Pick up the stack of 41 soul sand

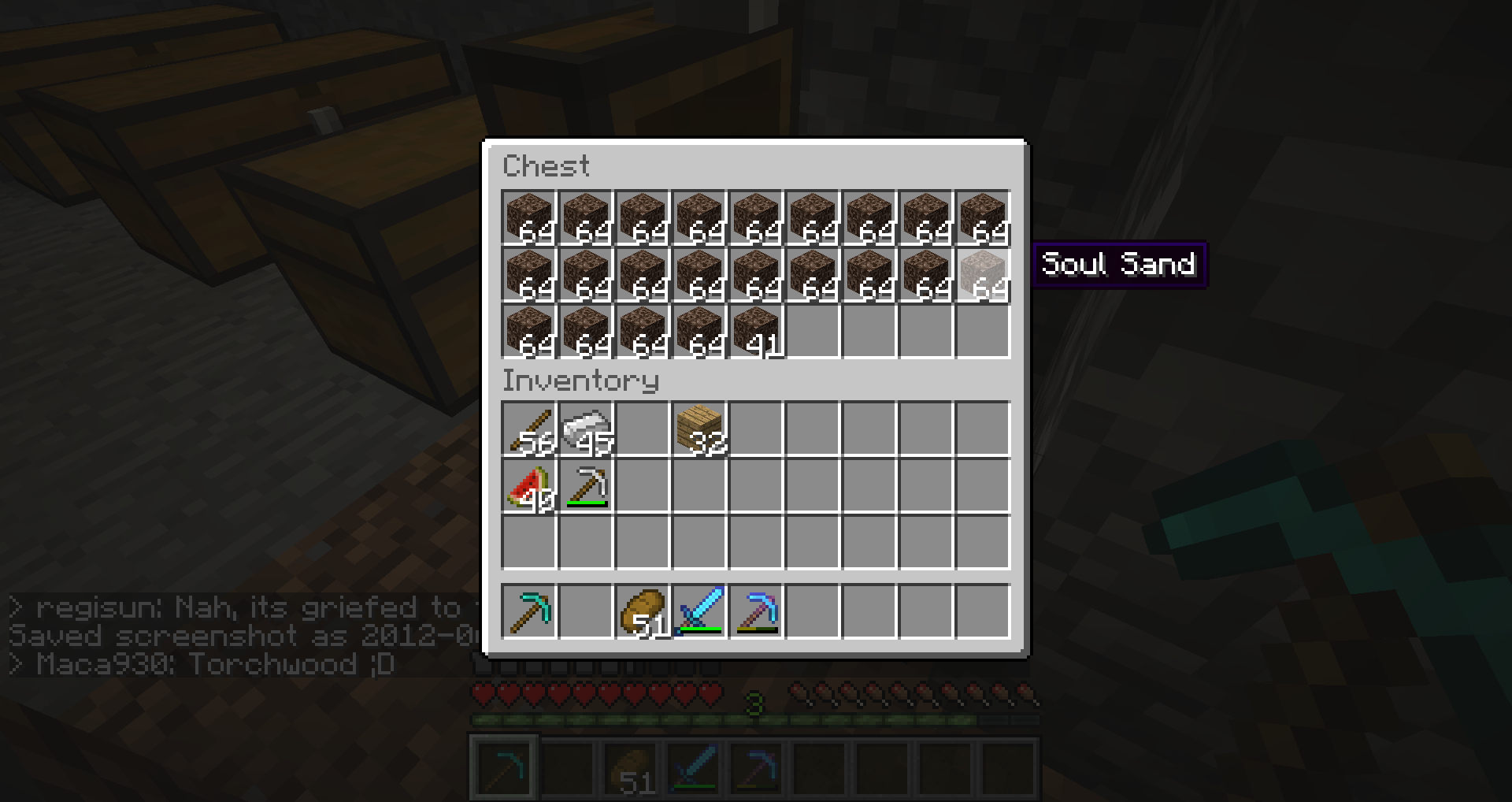pyautogui.click(x=756, y=332)
